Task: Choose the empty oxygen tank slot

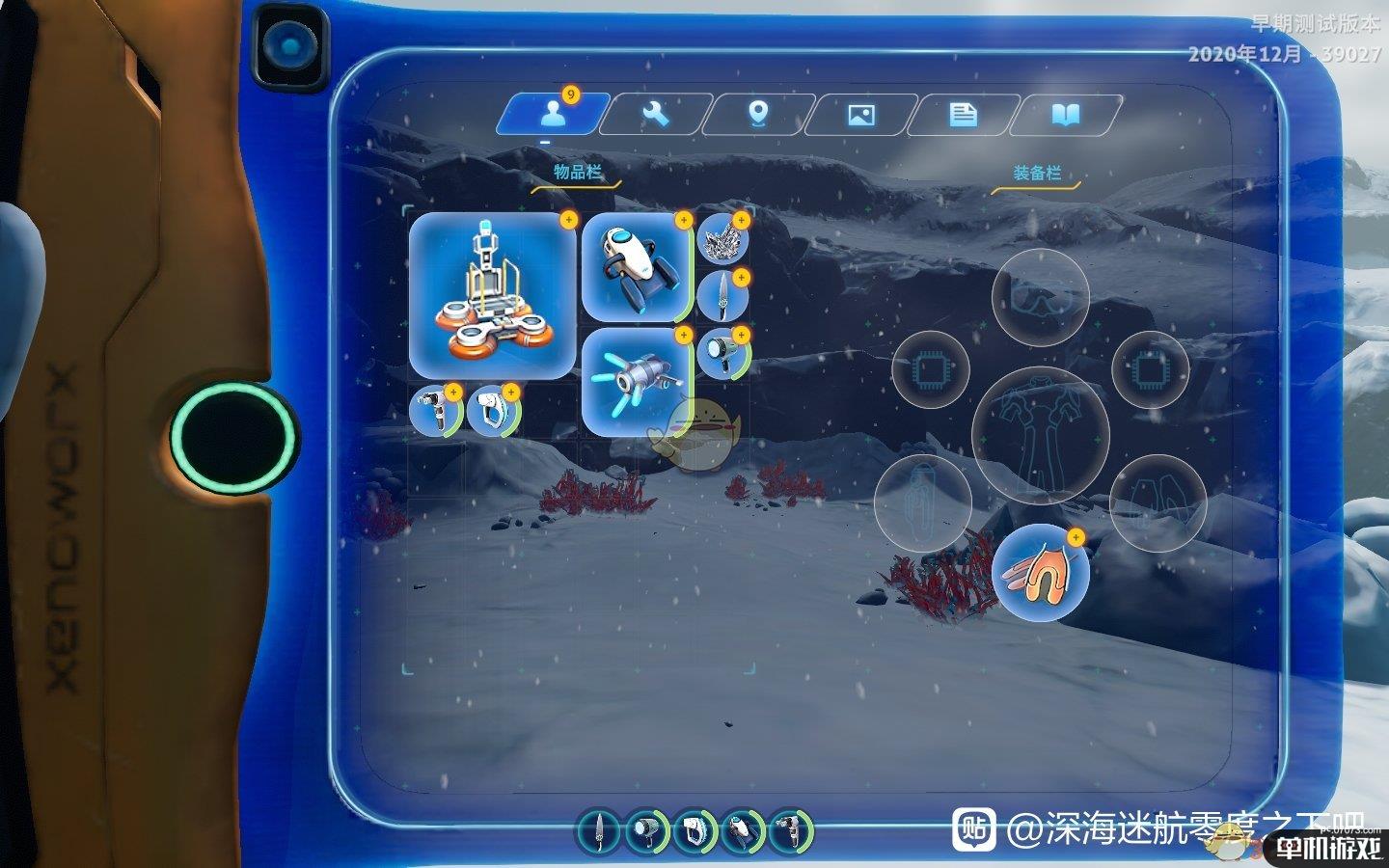Action: coord(922,502)
